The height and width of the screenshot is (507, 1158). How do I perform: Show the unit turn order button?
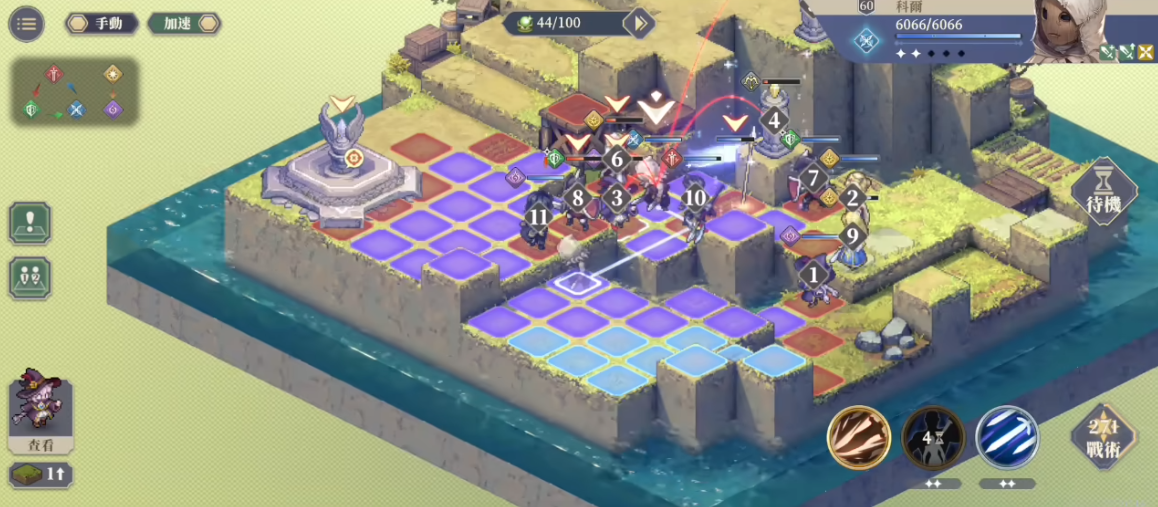30,277
